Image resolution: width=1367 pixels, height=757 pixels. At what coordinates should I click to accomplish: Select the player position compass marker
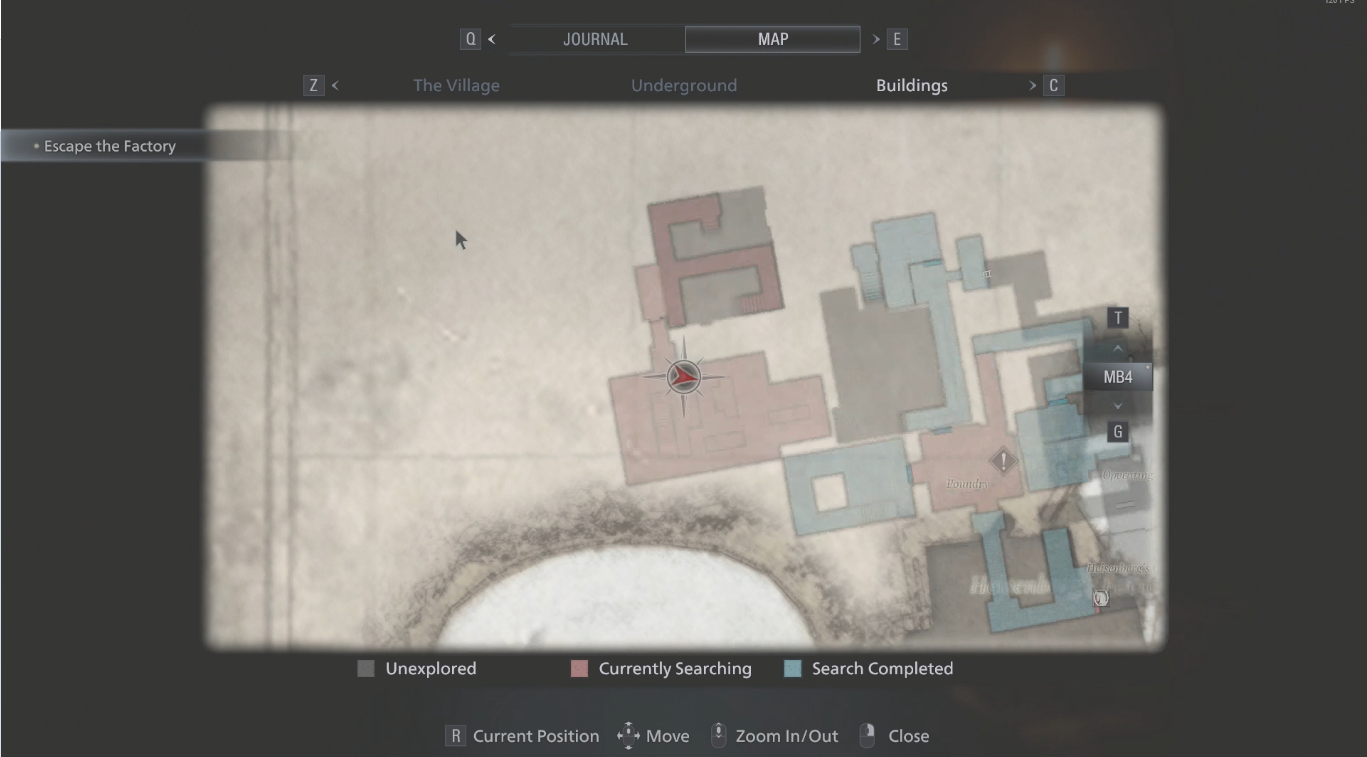click(684, 377)
